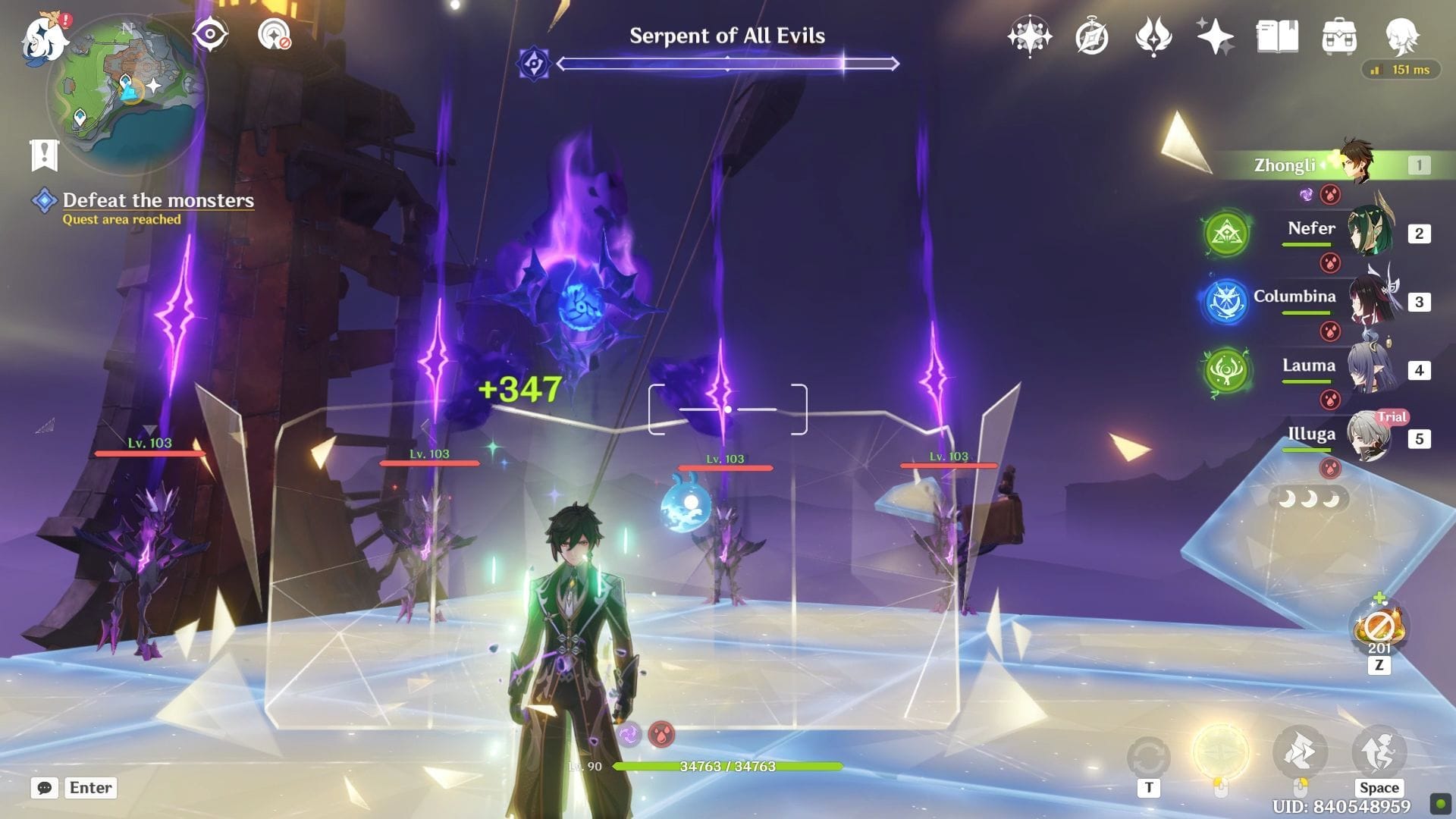Viewport: 1456px width, 819px height.
Task: Toggle the elemental sight eye icon
Action: (x=210, y=34)
